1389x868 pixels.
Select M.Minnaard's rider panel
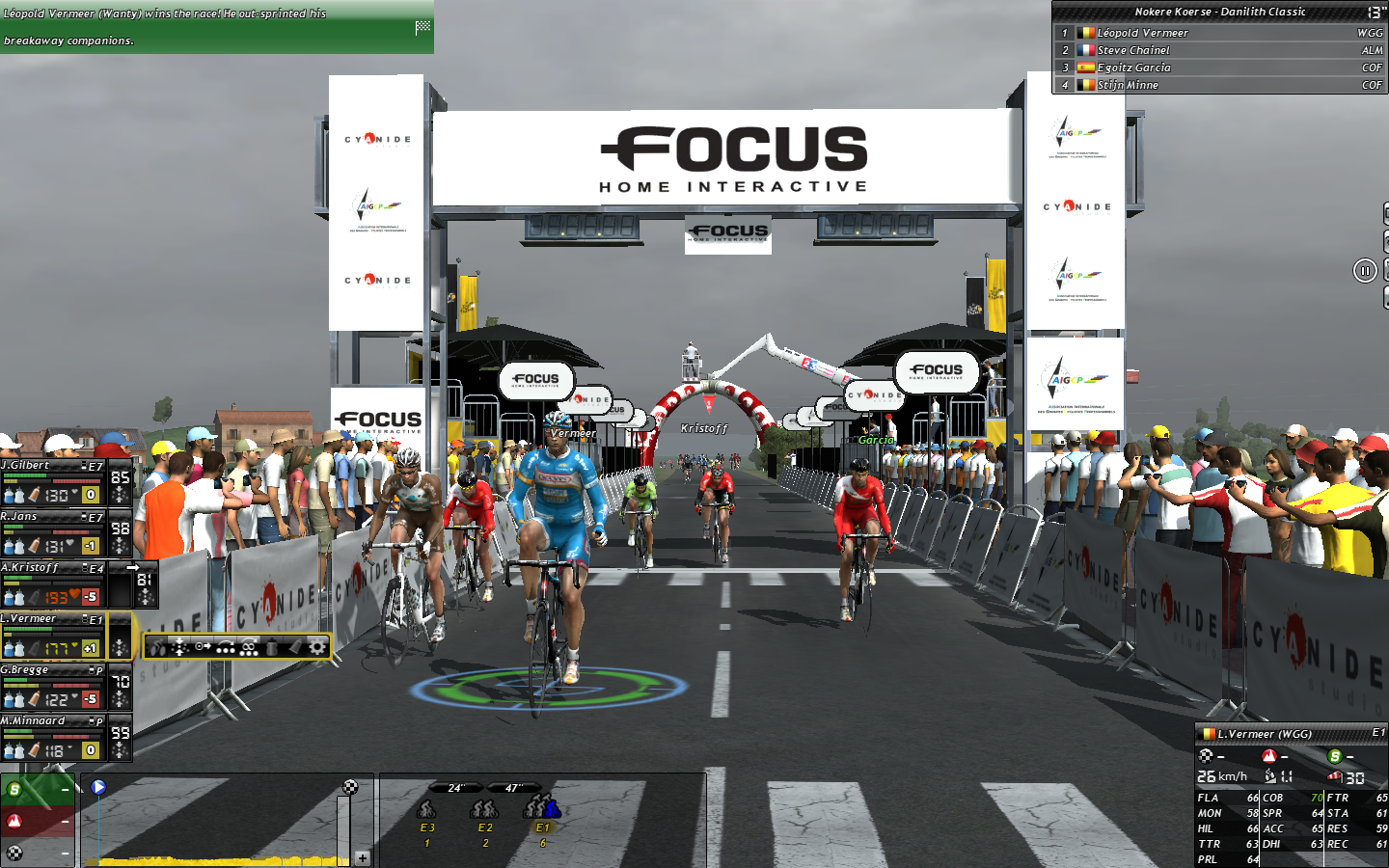click(53, 736)
